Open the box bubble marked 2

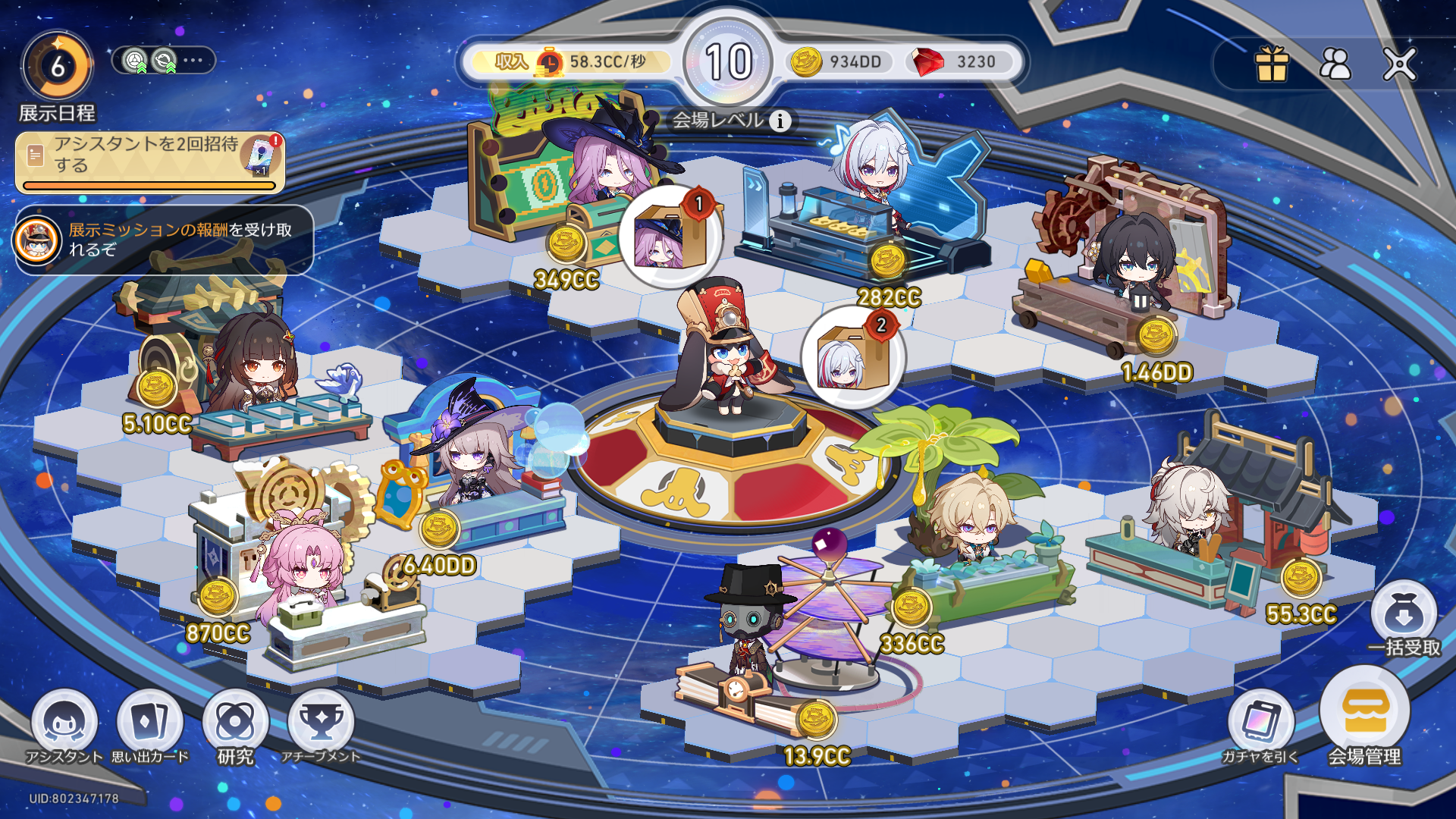(x=852, y=357)
